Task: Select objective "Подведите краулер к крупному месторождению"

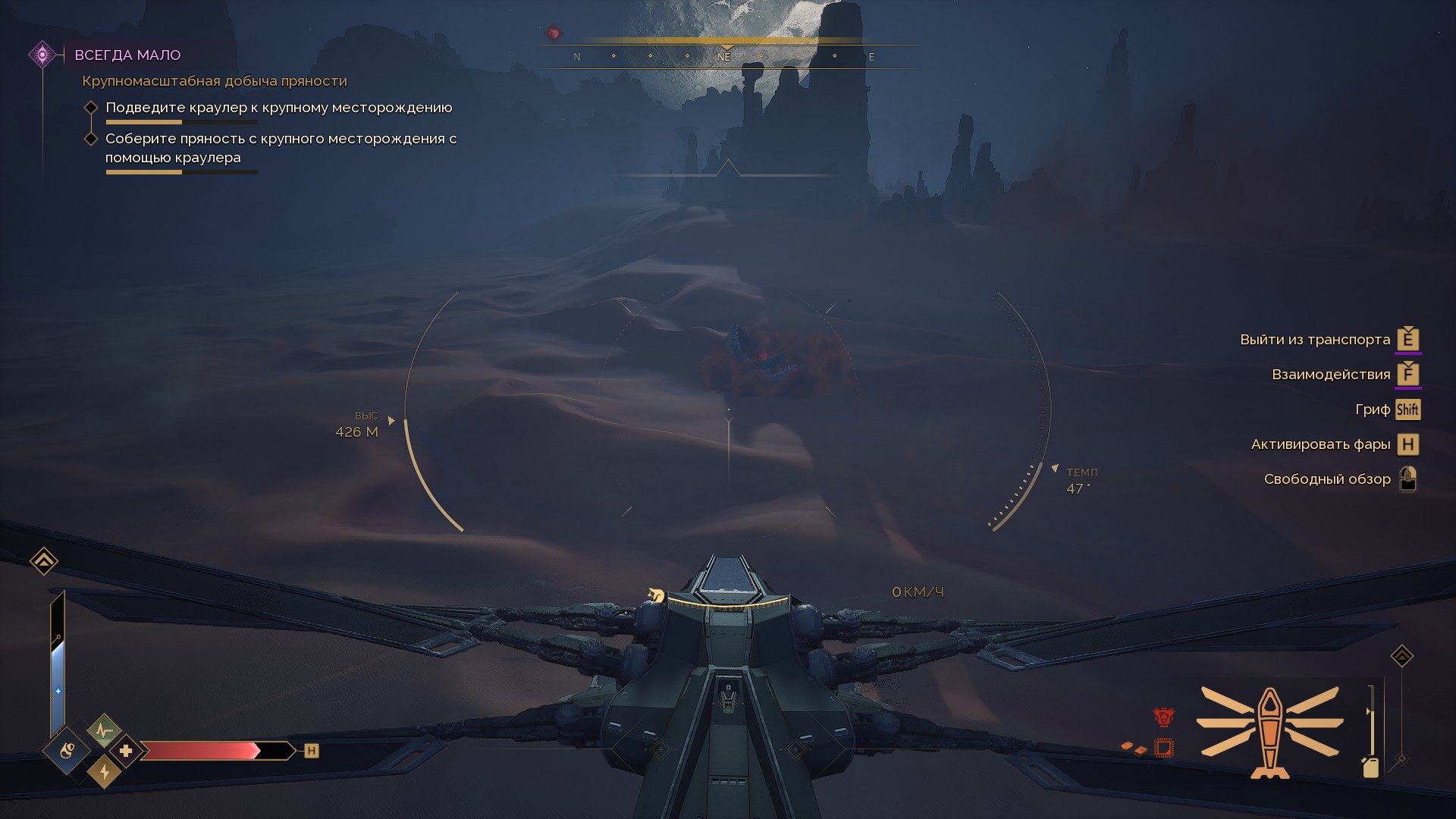Action: (x=278, y=108)
